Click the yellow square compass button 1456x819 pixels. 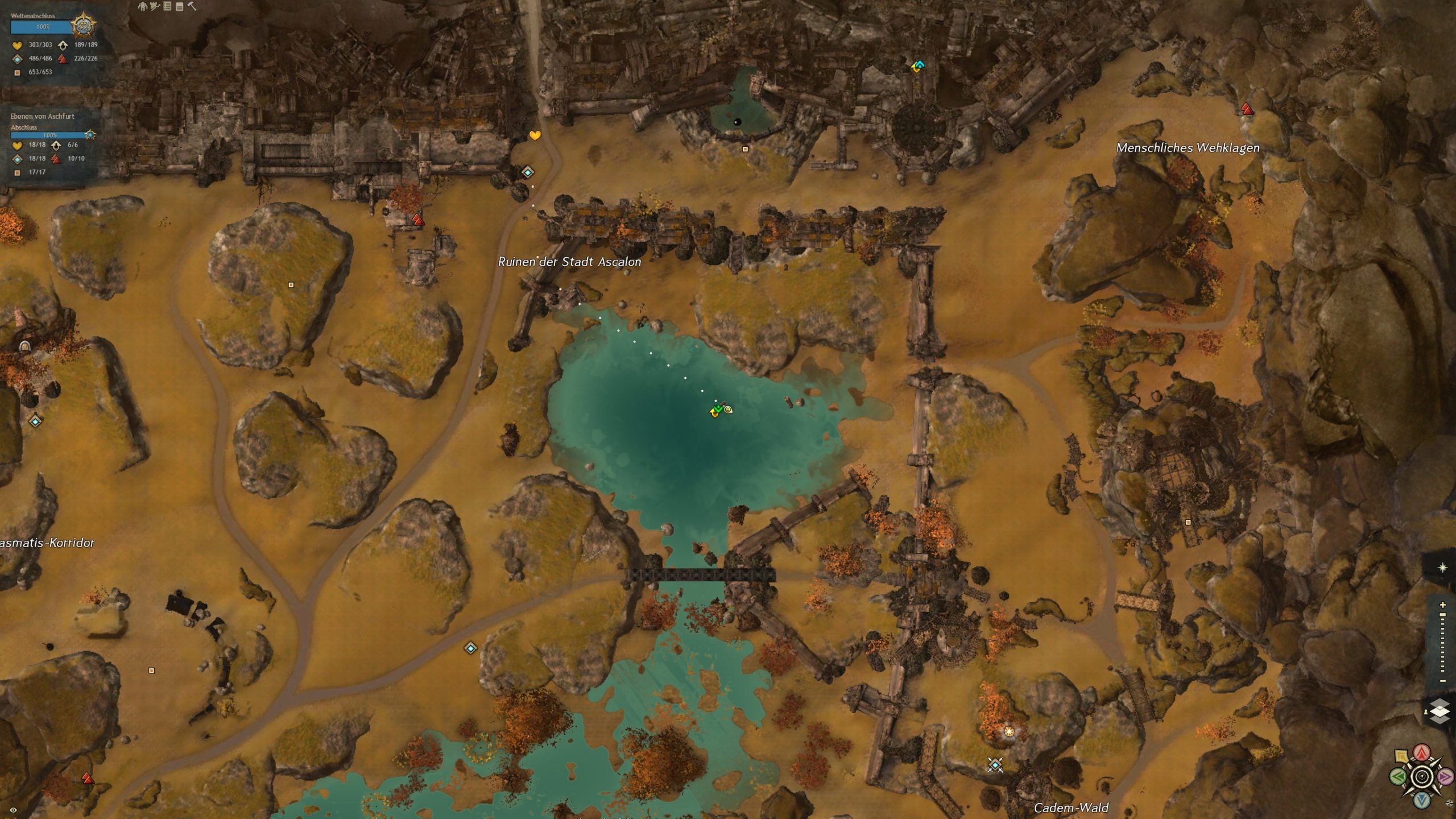[x=1401, y=756]
